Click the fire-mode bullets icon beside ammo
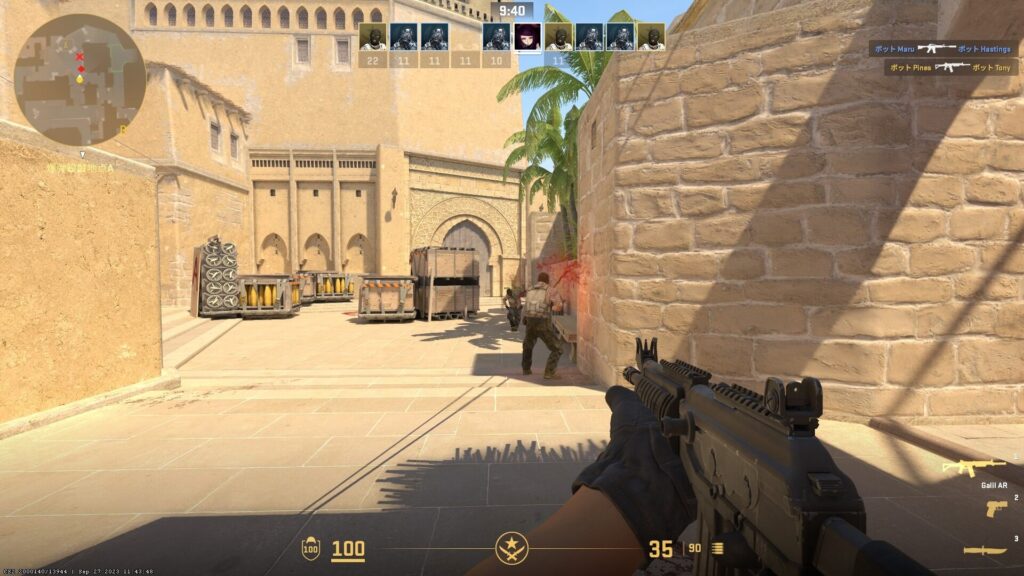This screenshot has height=576, width=1024. click(x=717, y=548)
